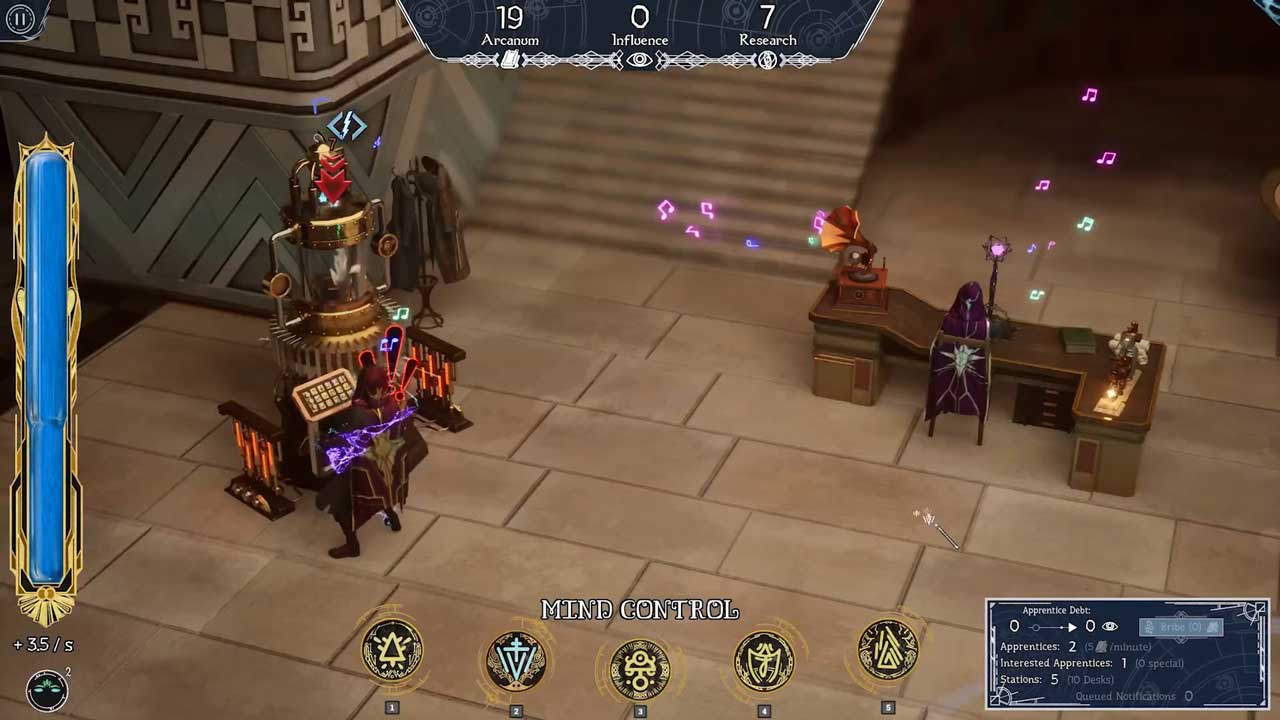The height and width of the screenshot is (720, 1280).
Task: Open the Research resource icon
Action: (x=767, y=60)
